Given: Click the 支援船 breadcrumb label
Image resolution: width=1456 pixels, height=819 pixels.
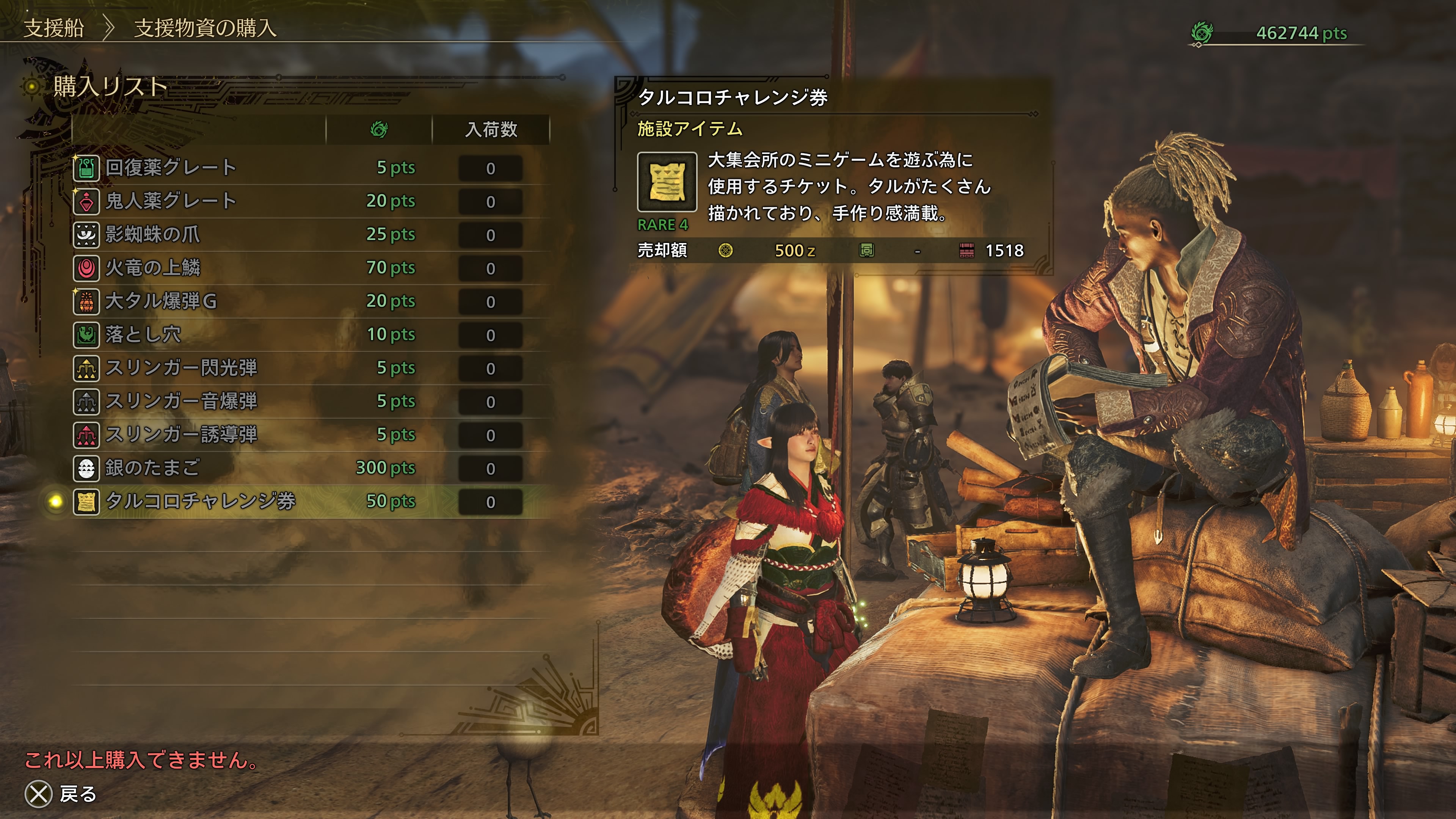Looking at the screenshot, I should (54, 28).
